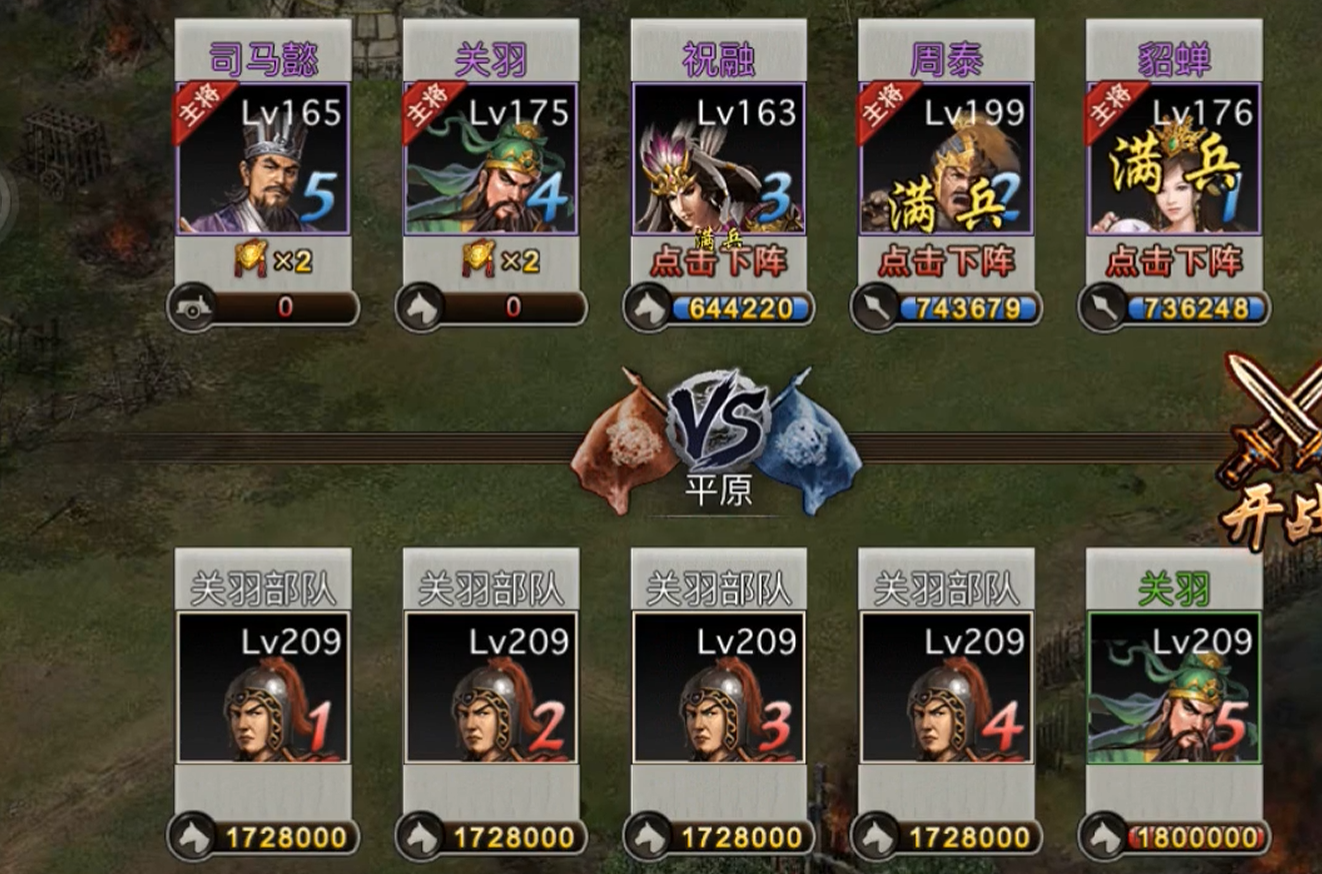Screen dimensions: 1322x874
Task: Pick the 周泰 Lv199 hero portrait
Action: [946, 160]
